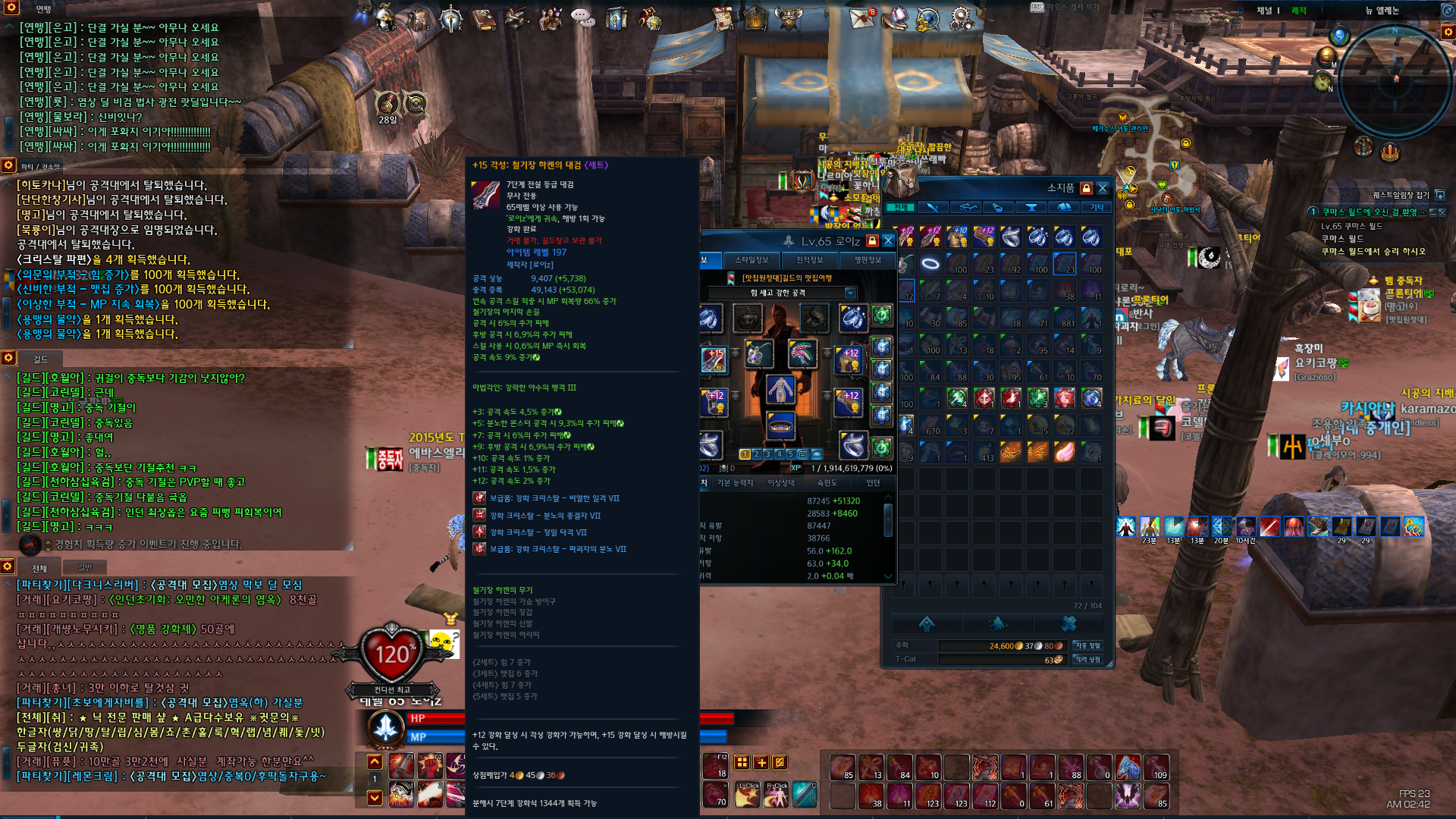Click the 자동 정렬 auto-sort button
Image resolution: width=1456 pixels, height=819 pixels.
[1088, 646]
